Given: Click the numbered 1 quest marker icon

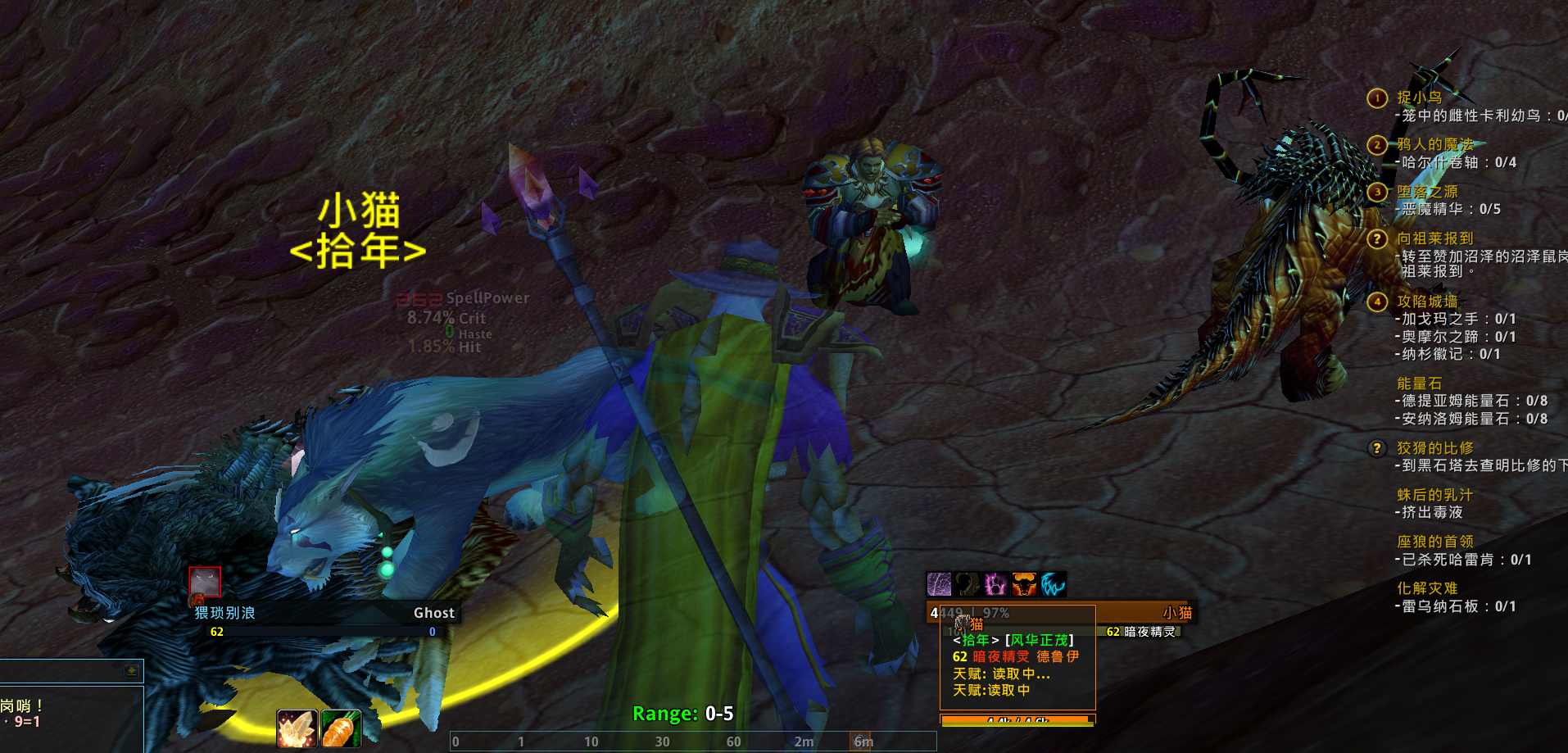Looking at the screenshot, I should pos(1377,98).
